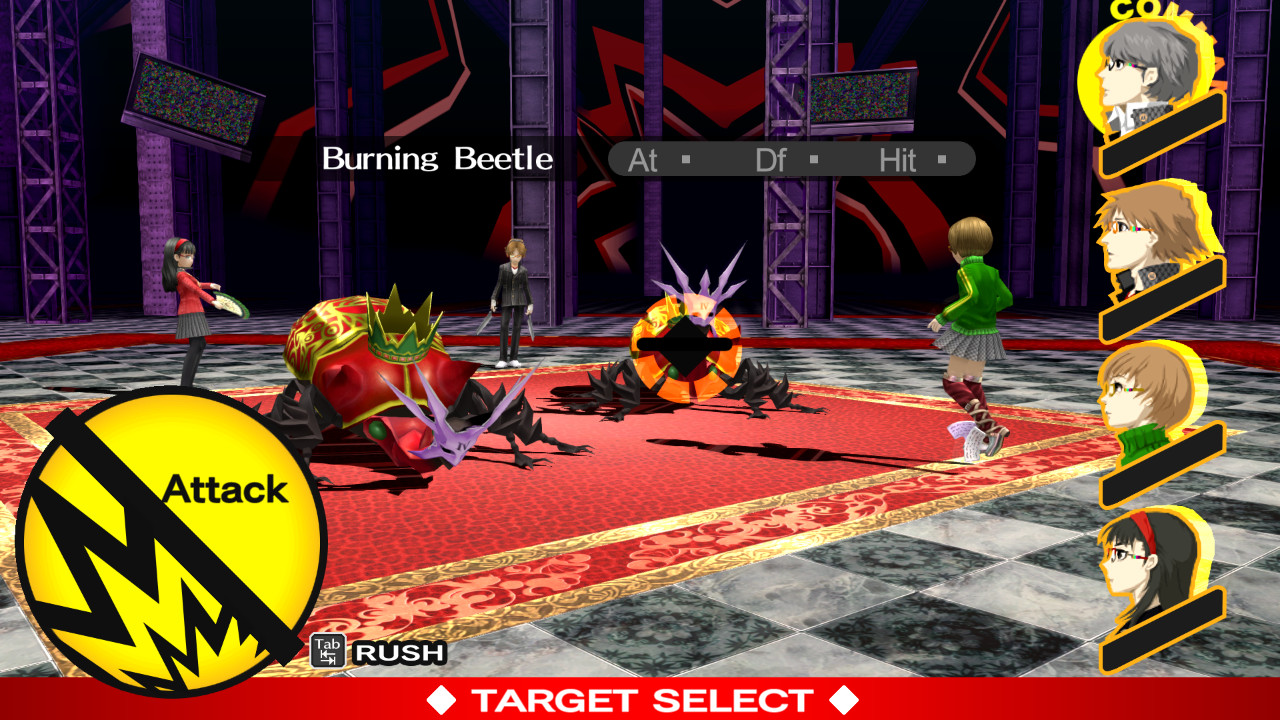Toggle the Hit stat marker square

941,159
